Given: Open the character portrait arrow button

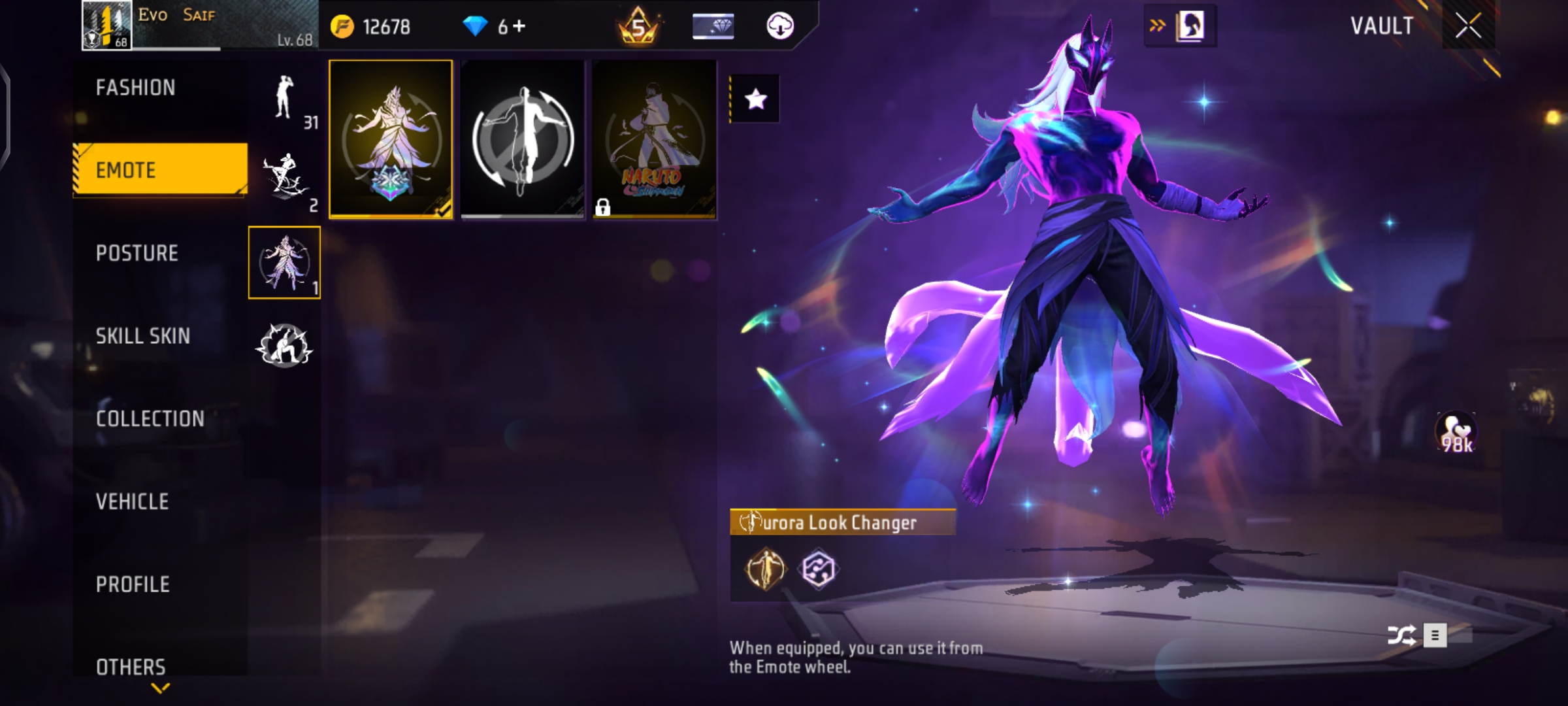Looking at the screenshot, I should tap(1180, 26).
